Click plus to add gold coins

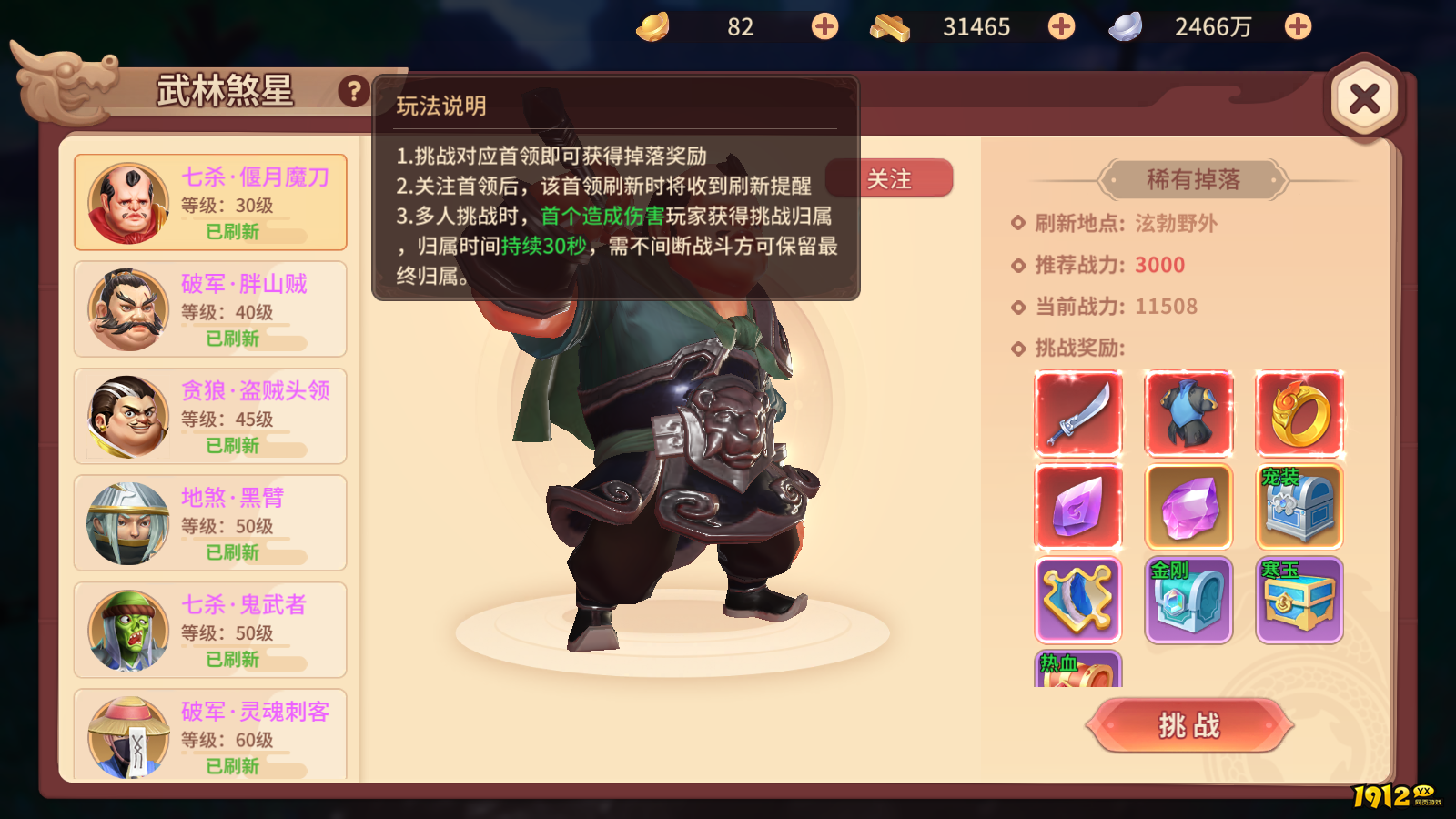click(824, 26)
